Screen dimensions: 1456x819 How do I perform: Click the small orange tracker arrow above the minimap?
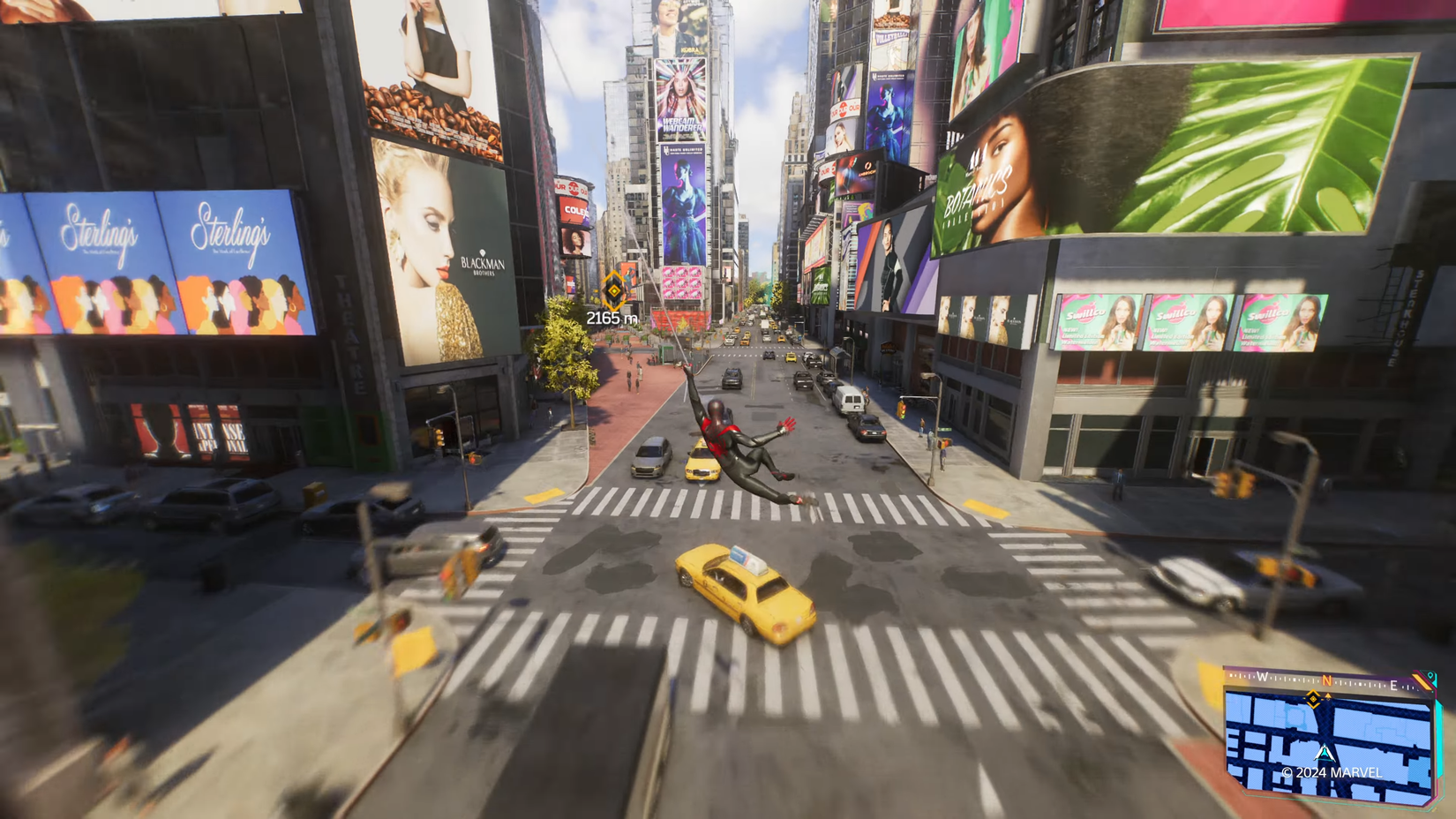(x=1328, y=695)
